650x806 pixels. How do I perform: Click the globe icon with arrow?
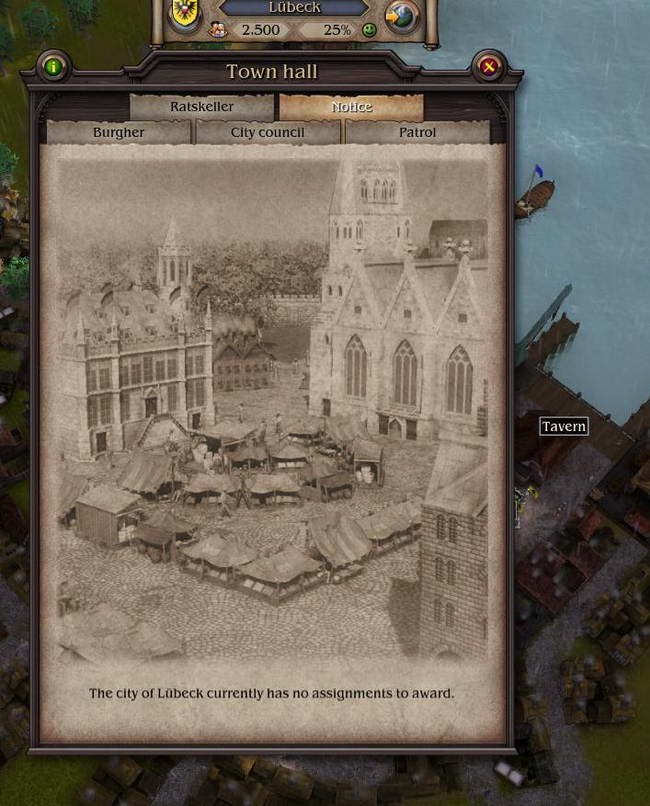pyautogui.click(x=400, y=16)
